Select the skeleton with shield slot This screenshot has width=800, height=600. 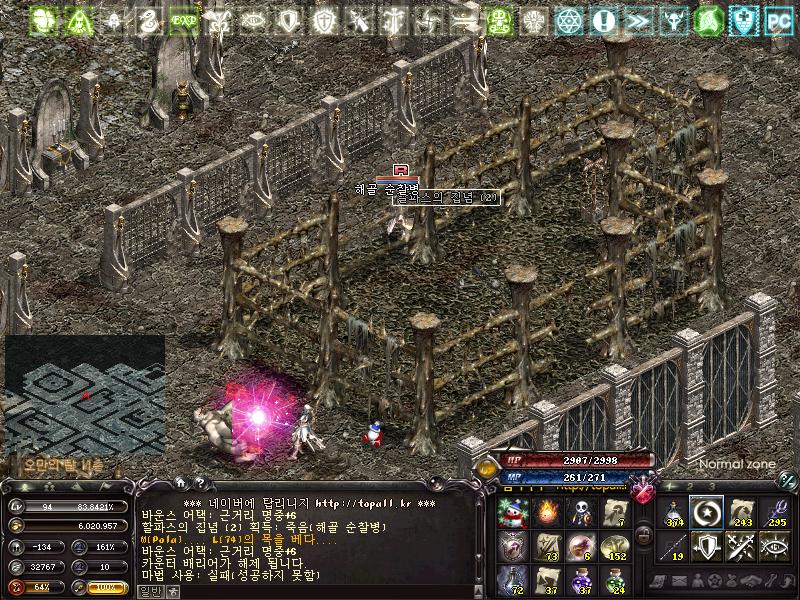click(x=580, y=513)
